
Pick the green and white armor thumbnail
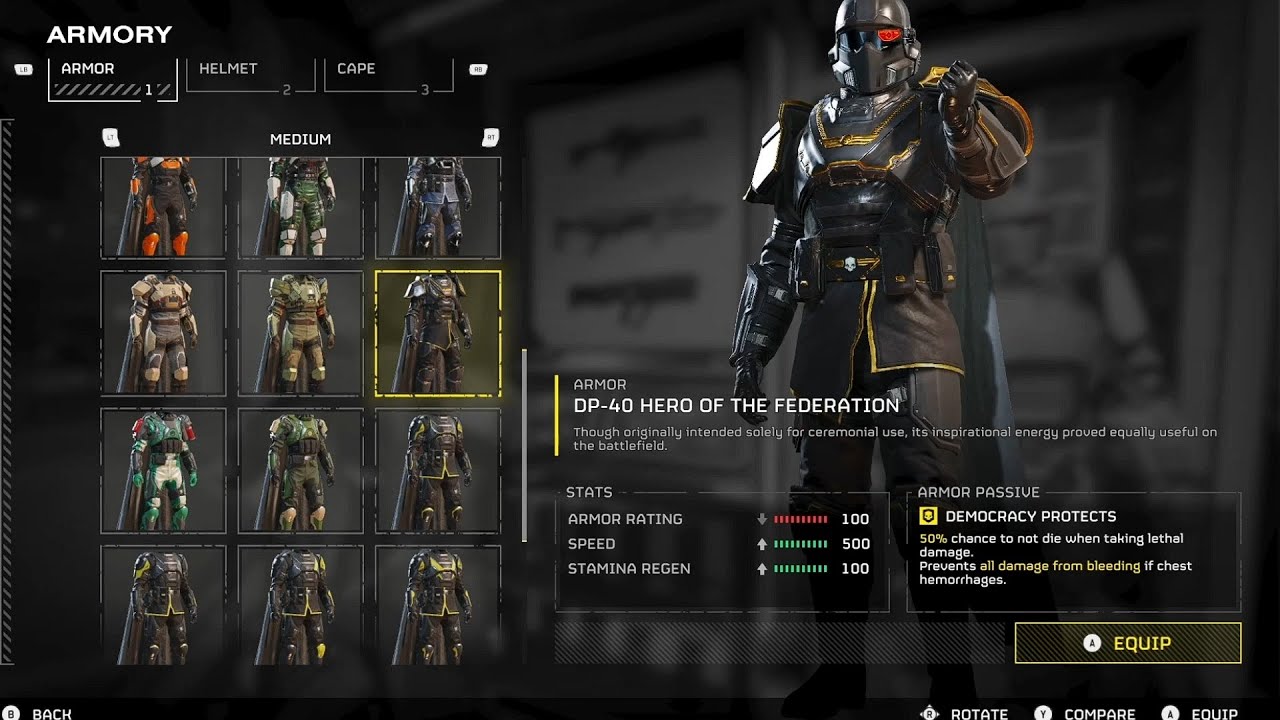click(300, 208)
